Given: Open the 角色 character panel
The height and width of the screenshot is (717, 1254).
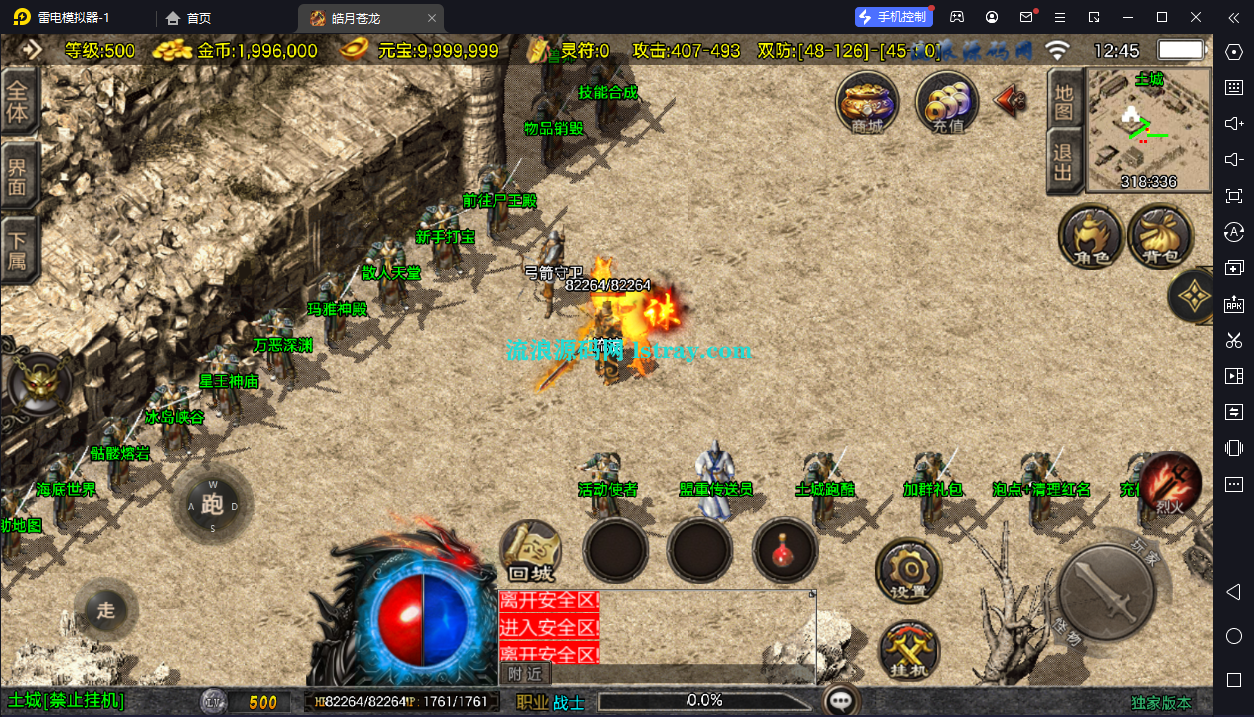Looking at the screenshot, I should (1091, 236).
